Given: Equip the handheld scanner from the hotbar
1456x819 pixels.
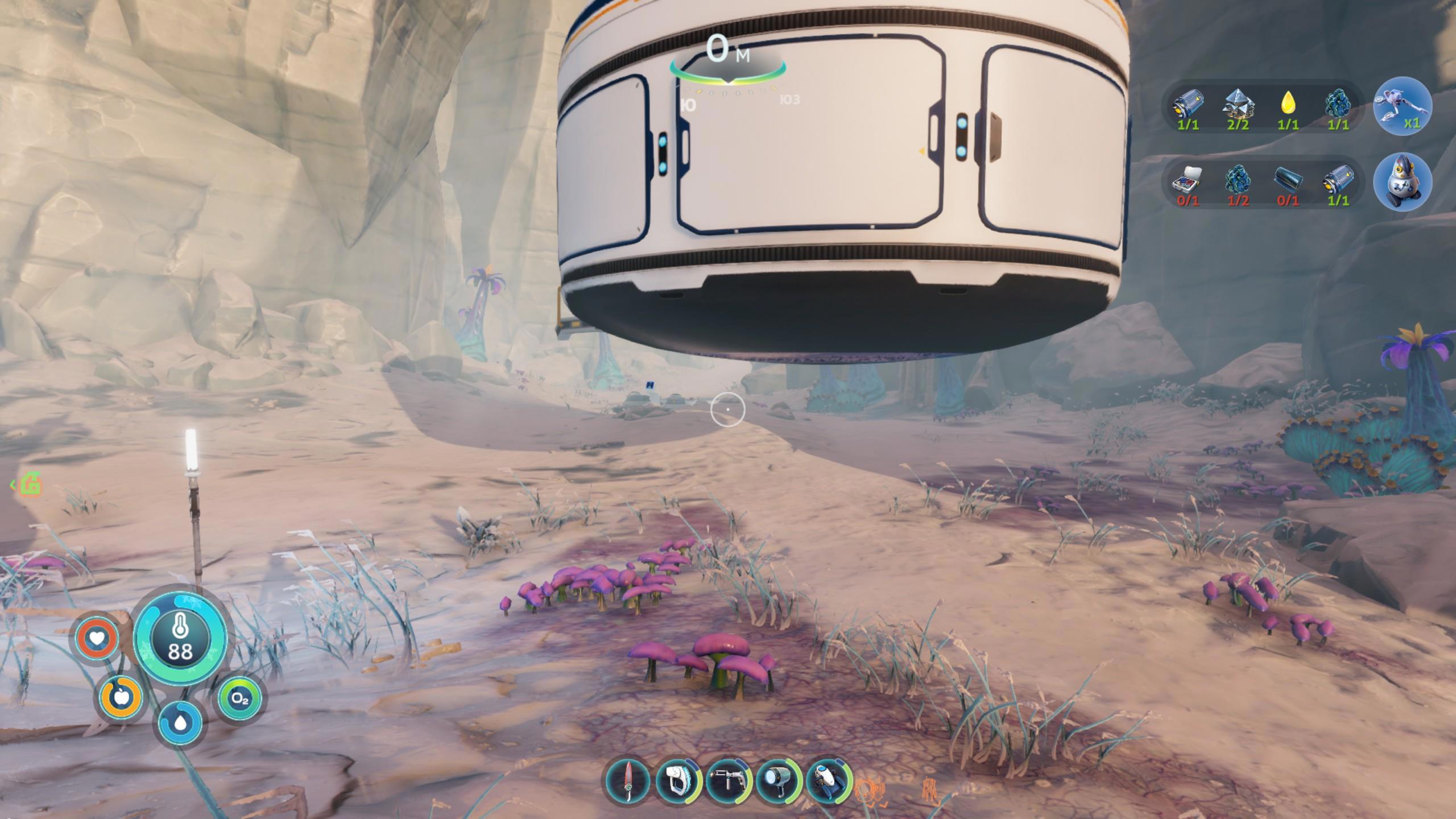Looking at the screenshot, I should (x=678, y=780).
